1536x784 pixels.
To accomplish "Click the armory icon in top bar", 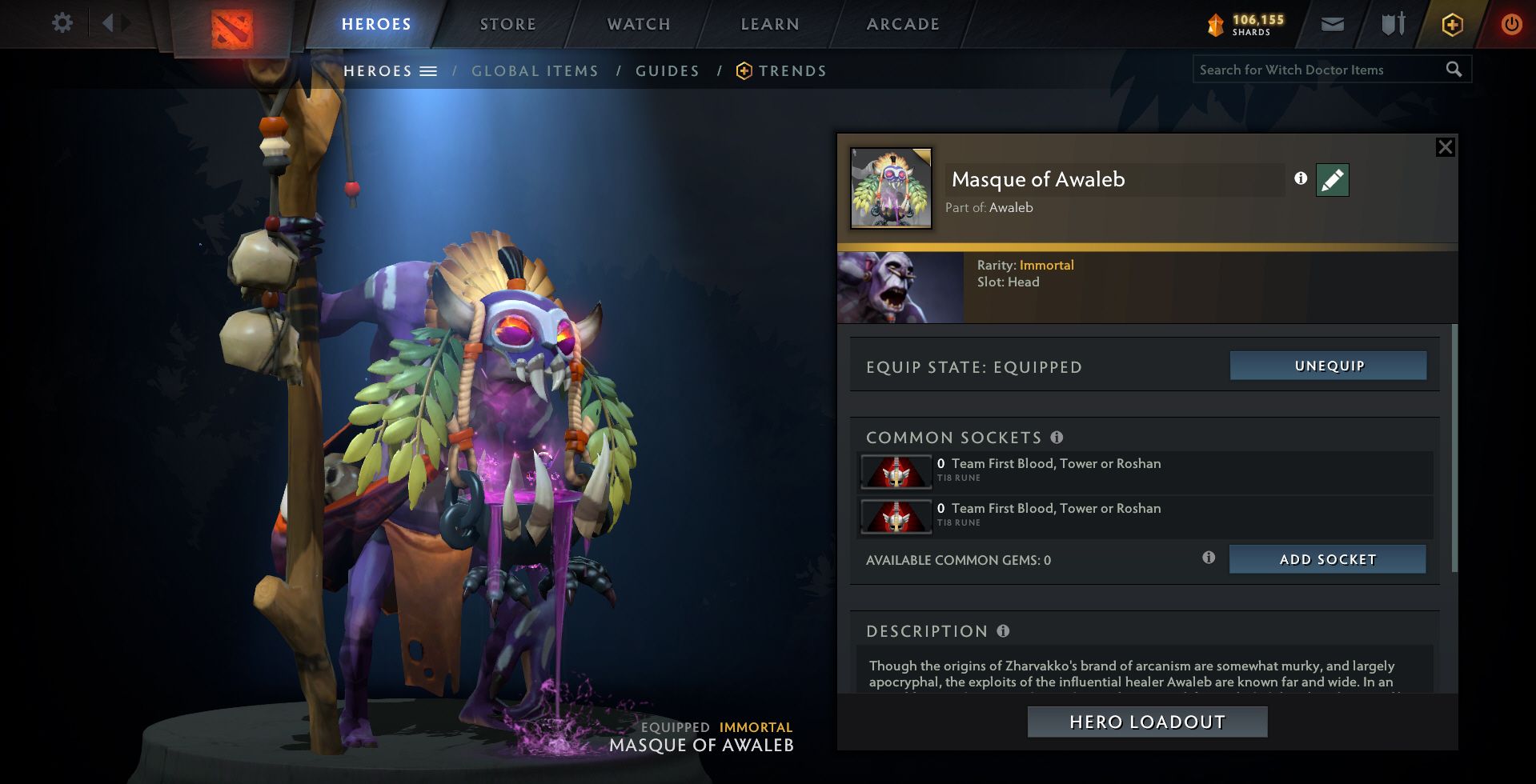I will click(1391, 24).
